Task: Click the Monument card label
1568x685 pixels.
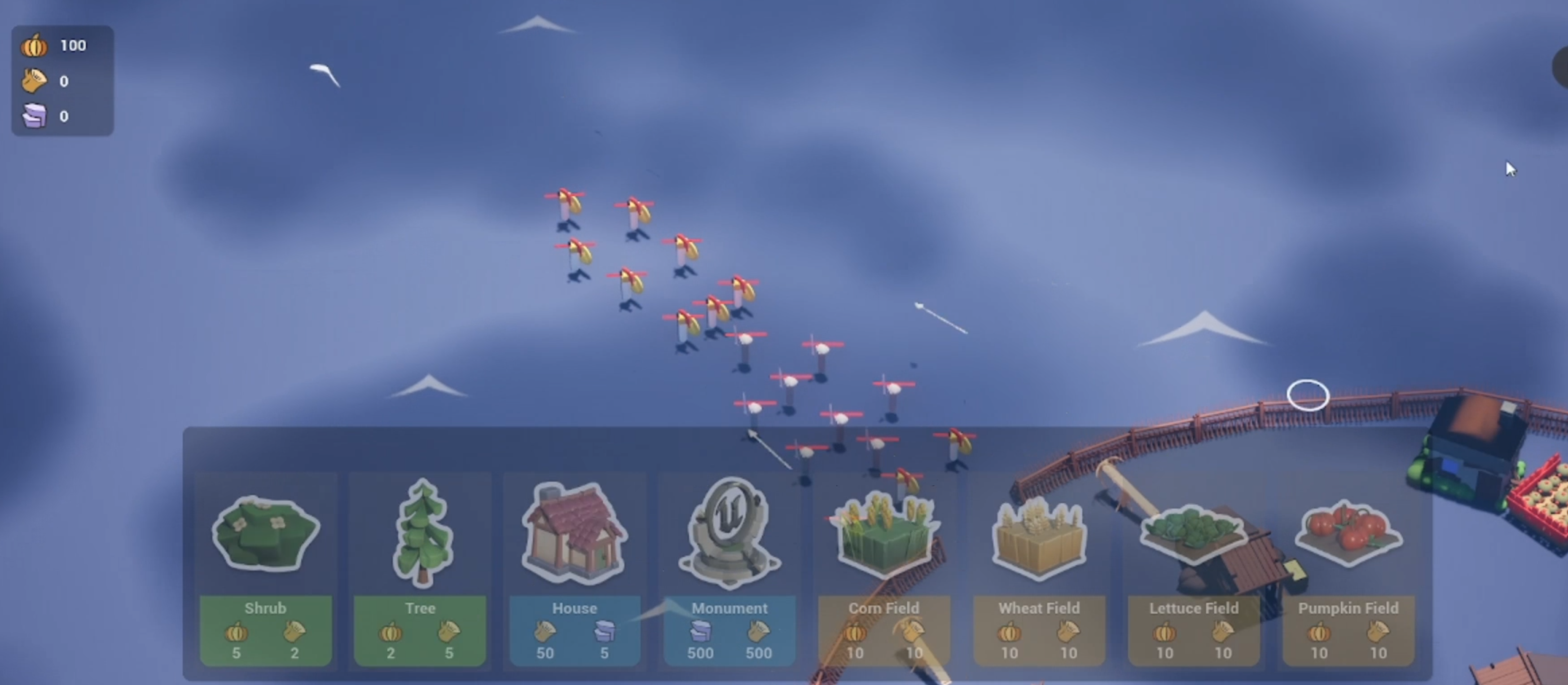Action: point(730,608)
